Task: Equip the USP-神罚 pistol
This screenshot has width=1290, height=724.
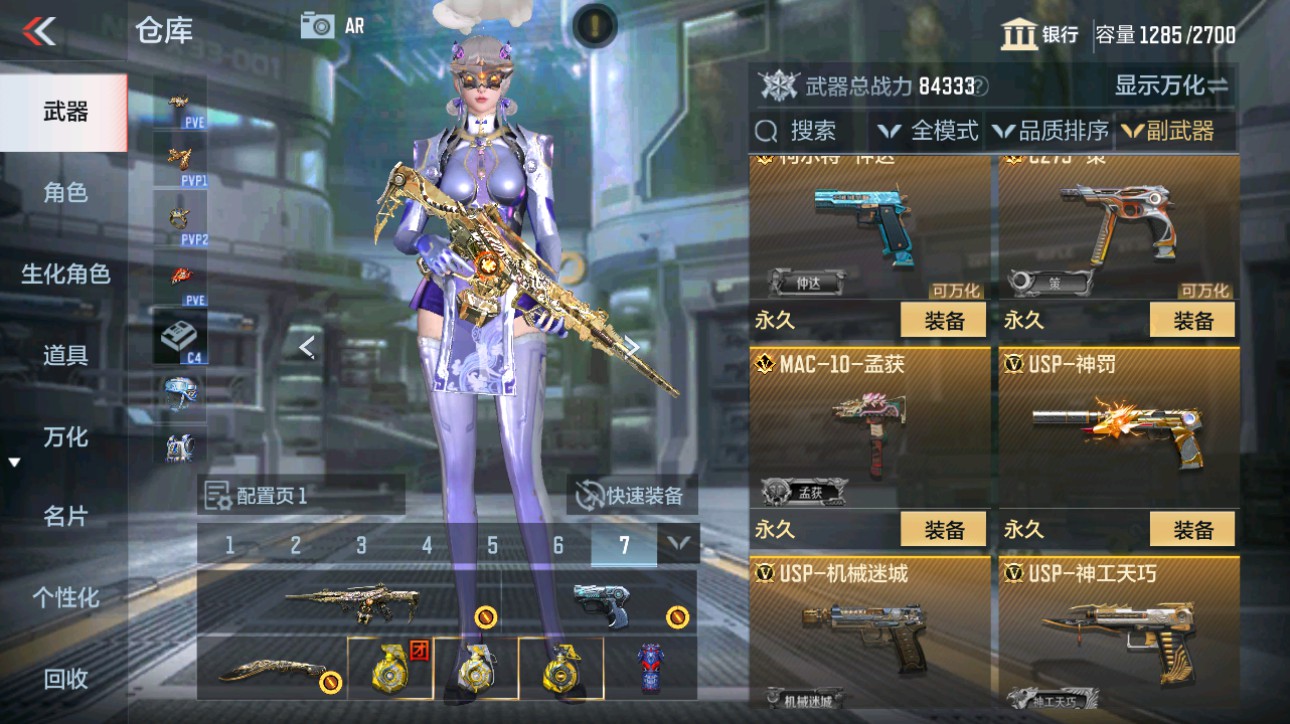Action: 1192,528
